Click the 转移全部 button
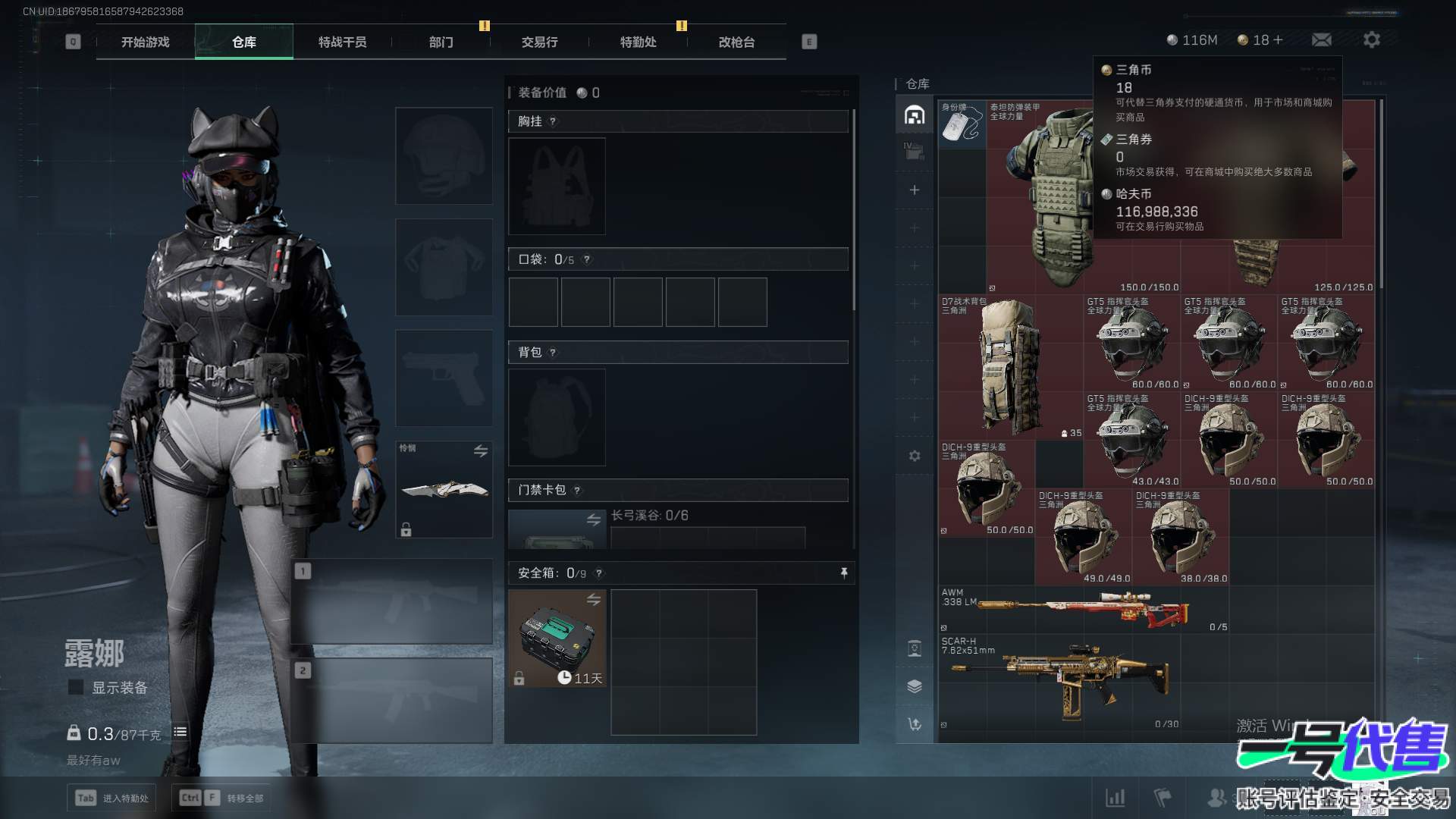 tap(221, 798)
